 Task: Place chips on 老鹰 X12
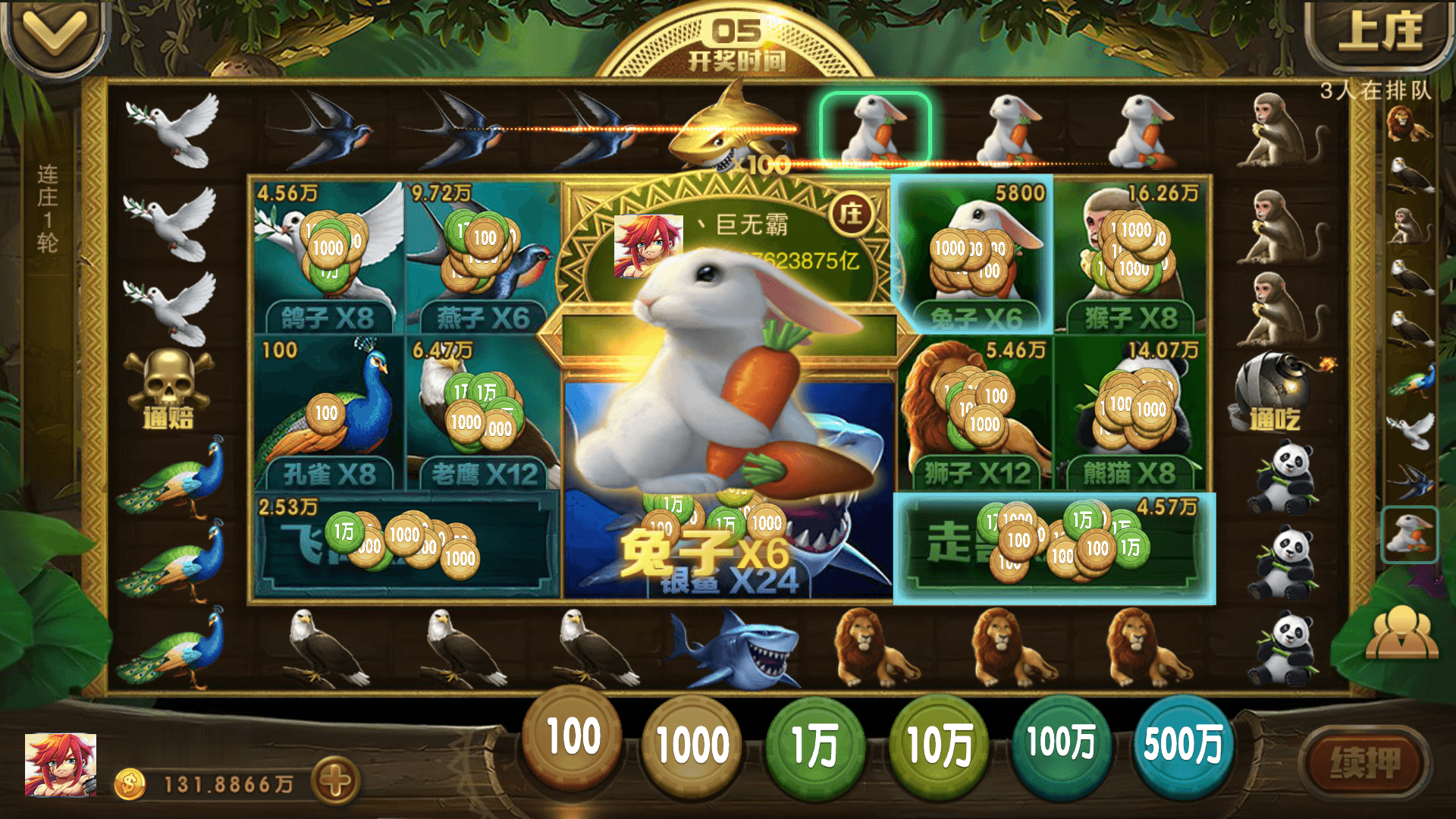[483, 413]
